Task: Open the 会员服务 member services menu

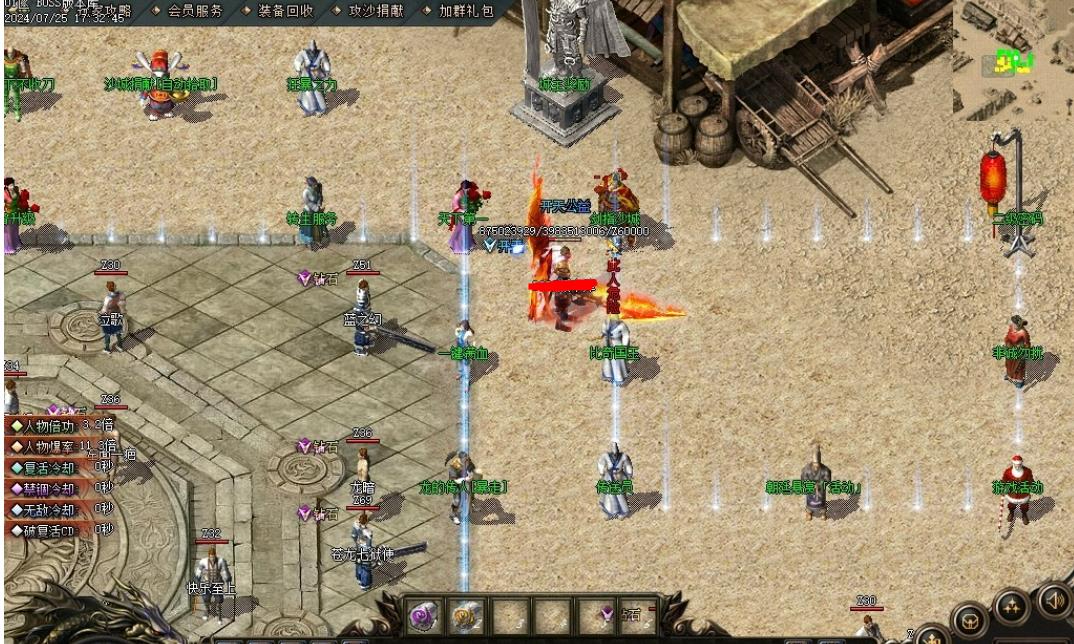Action: click(194, 11)
